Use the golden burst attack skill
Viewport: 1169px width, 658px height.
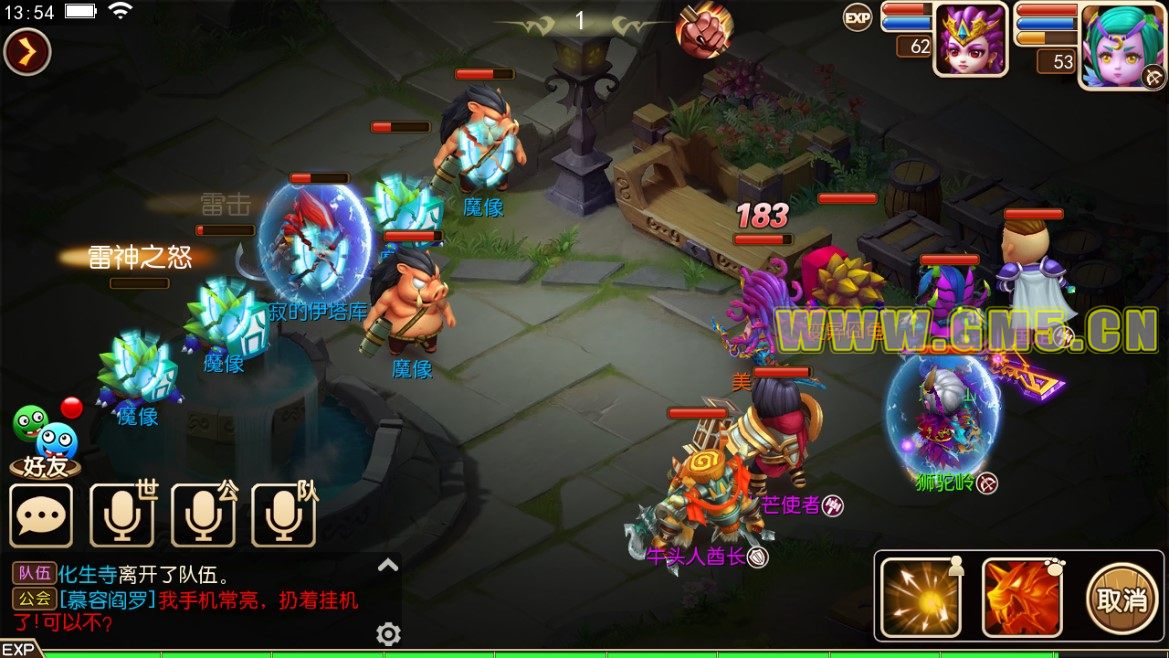coord(920,597)
